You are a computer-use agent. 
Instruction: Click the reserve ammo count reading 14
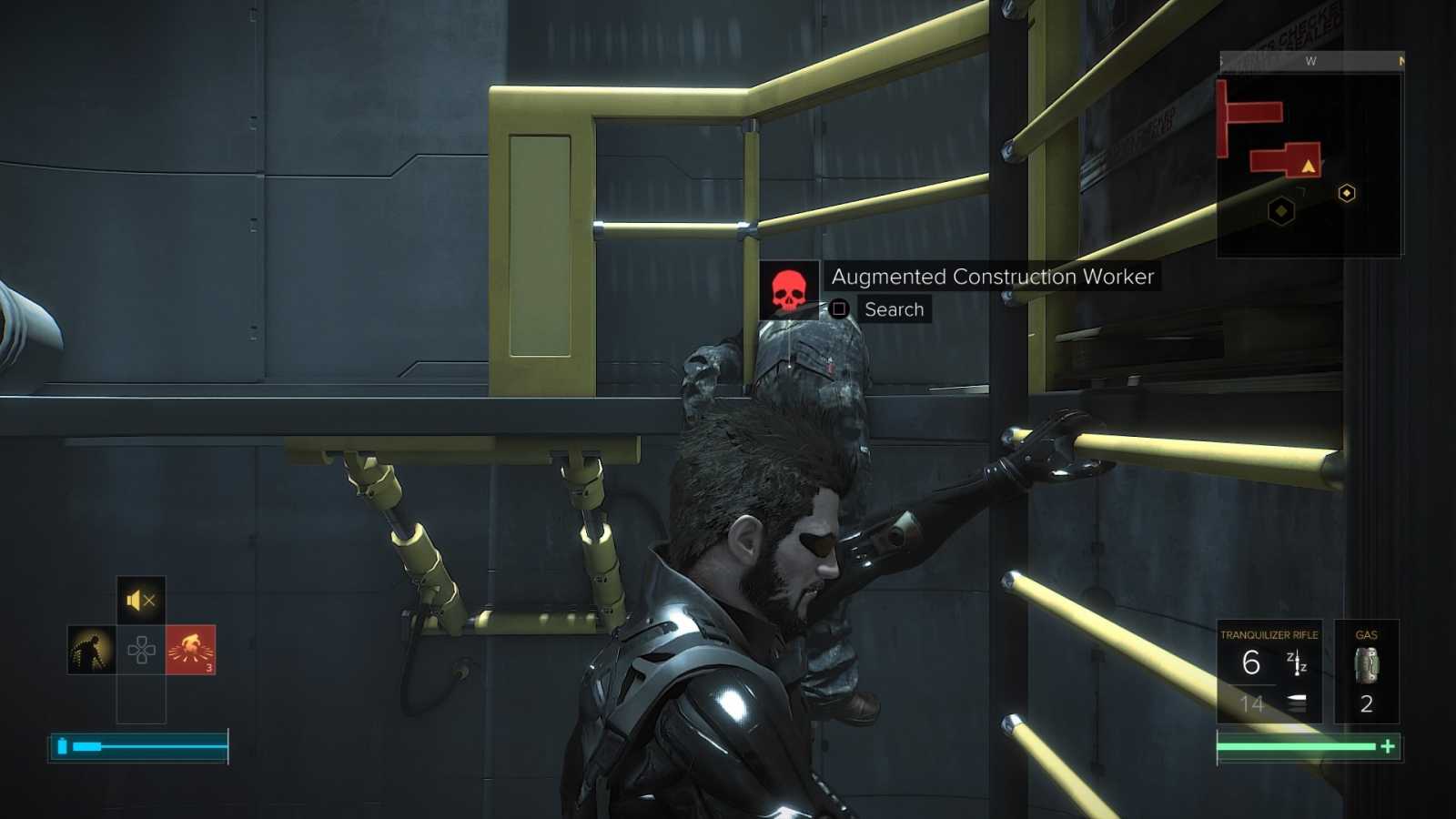click(x=1253, y=703)
